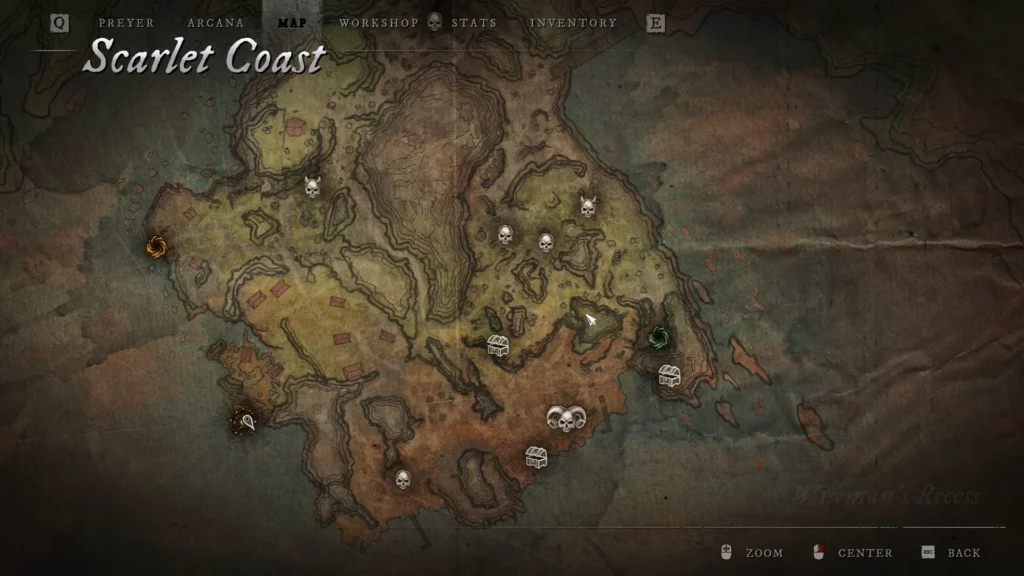The width and height of the screenshot is (1024, 576).
Task: Select the treasure chest nearest the green portal
Action: pos(669,376)
